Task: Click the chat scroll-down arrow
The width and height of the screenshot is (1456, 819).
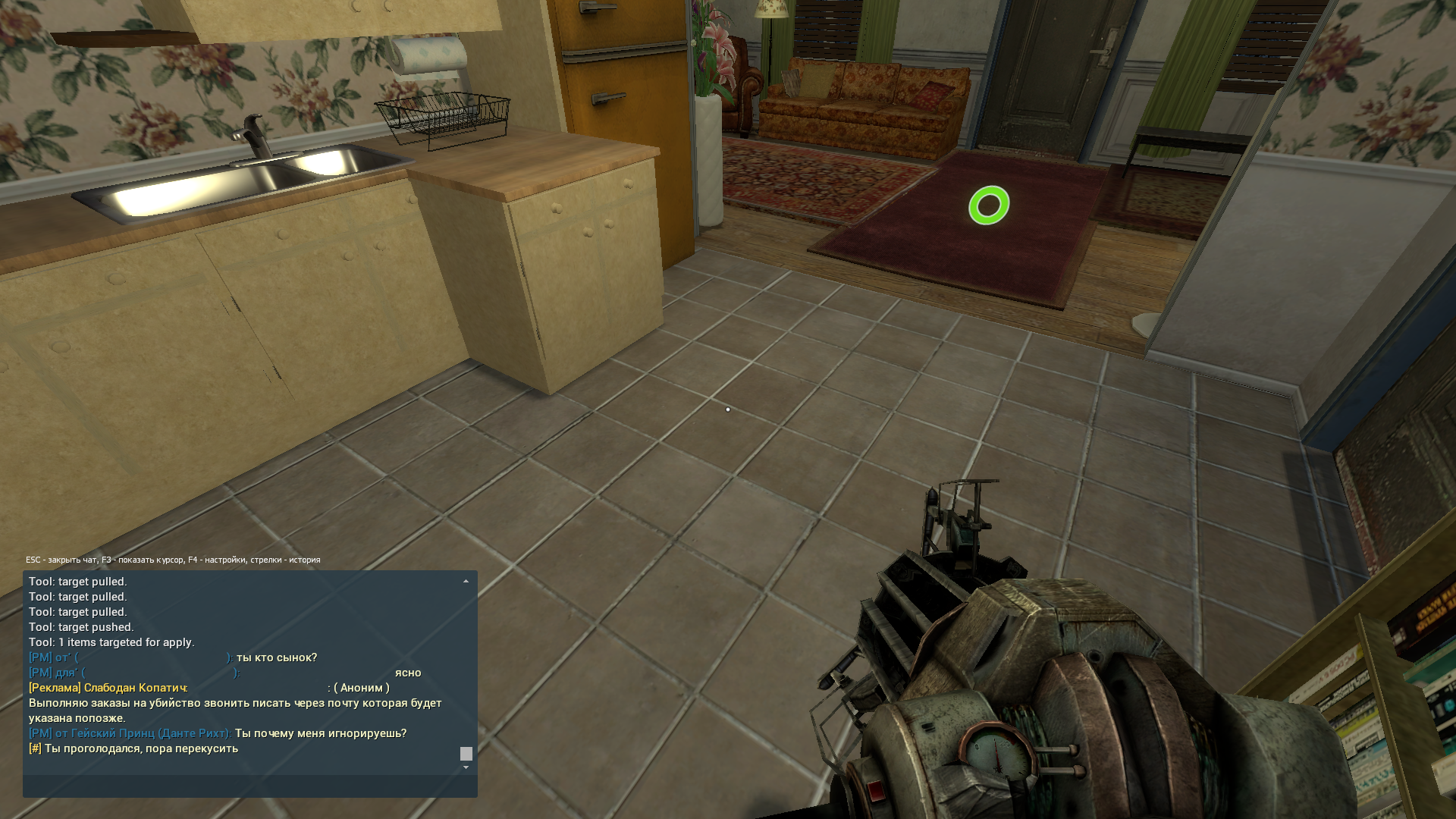Action: tap(466, 767)
